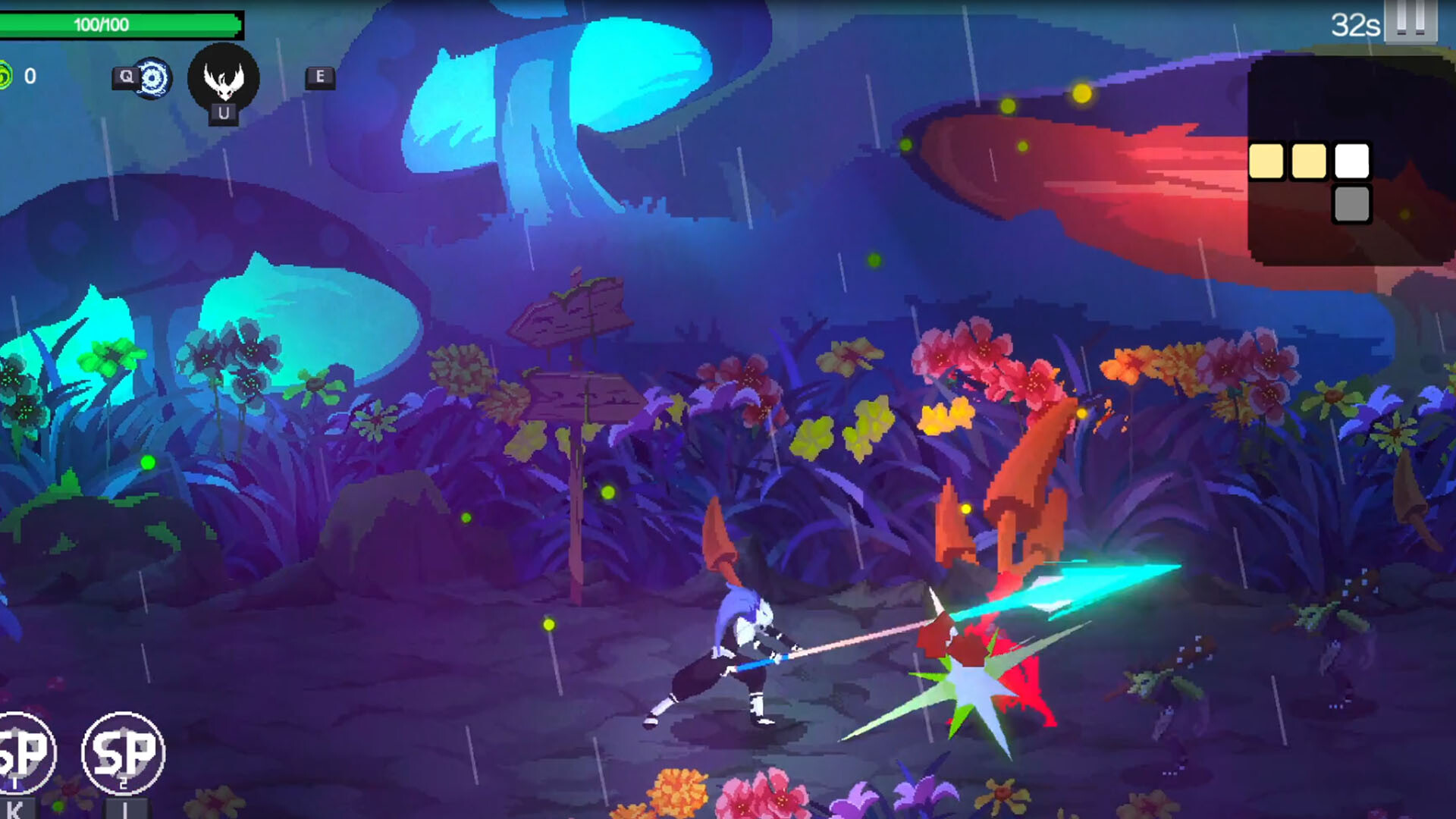Click the 100/100 health text
This screenshot has height=819, width=1456.
(x=102, y=24)
